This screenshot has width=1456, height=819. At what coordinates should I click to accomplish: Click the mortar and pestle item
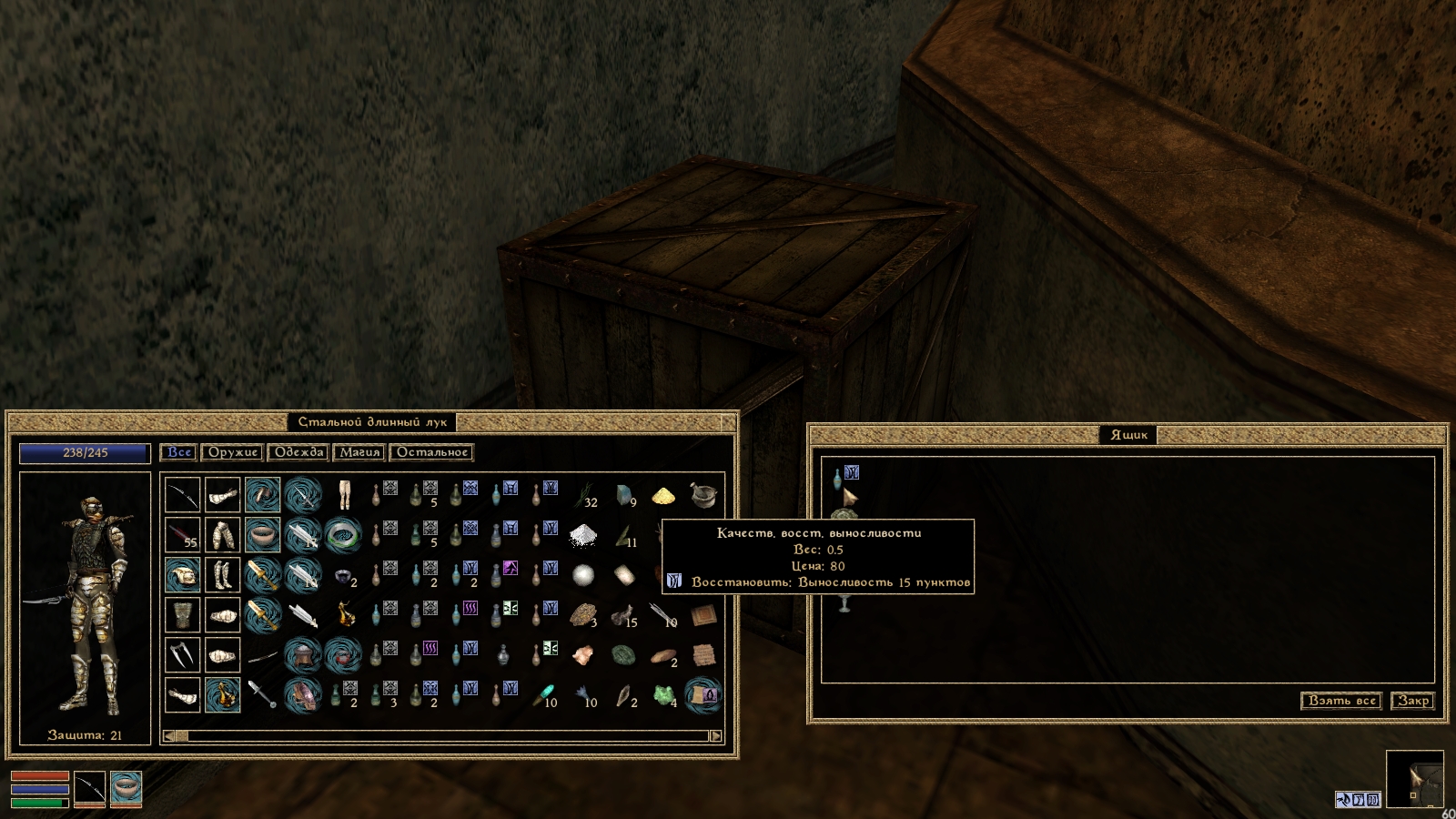pos(703,495)
